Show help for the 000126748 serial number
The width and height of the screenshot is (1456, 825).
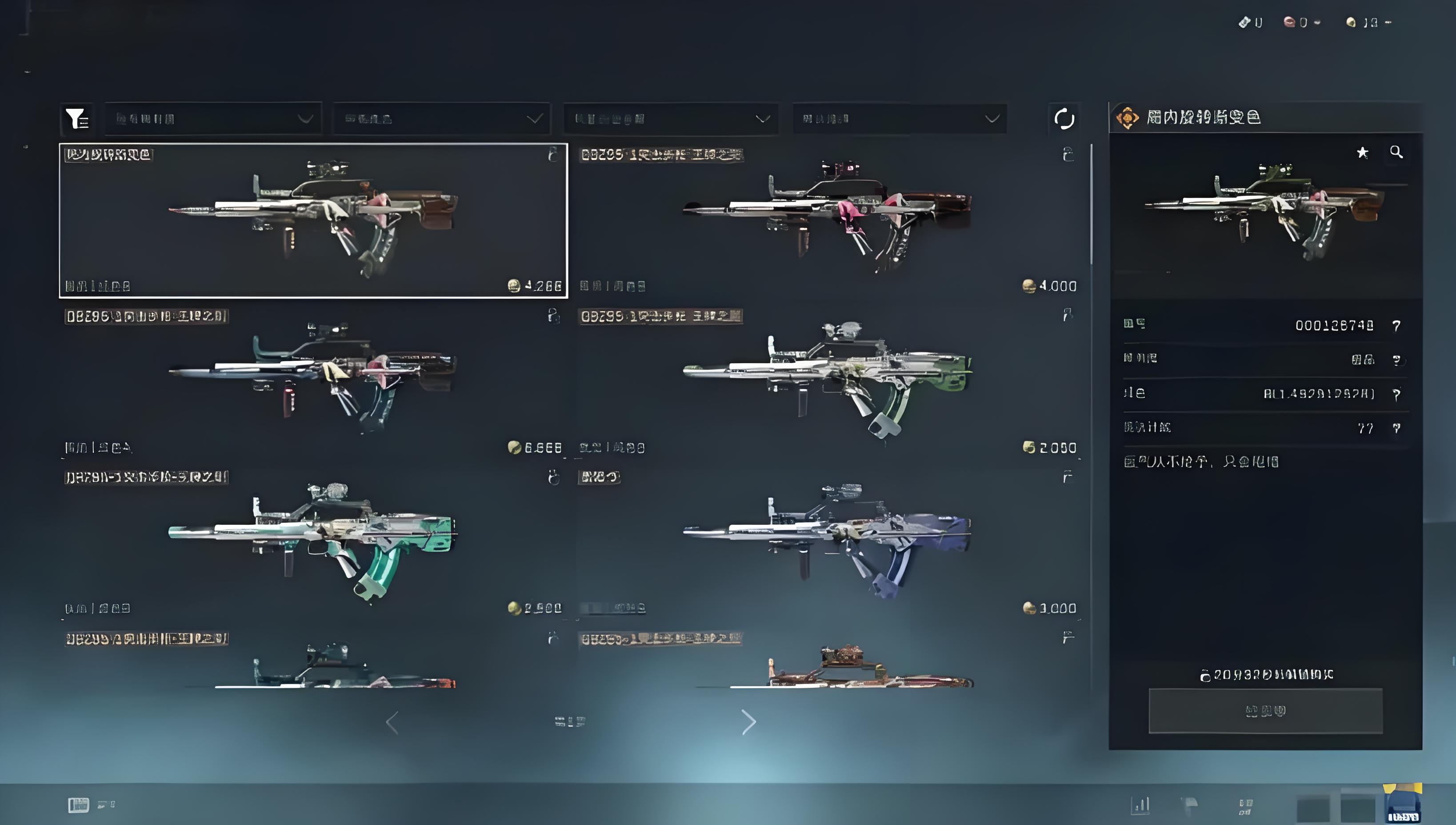(x=1396, y=326)
